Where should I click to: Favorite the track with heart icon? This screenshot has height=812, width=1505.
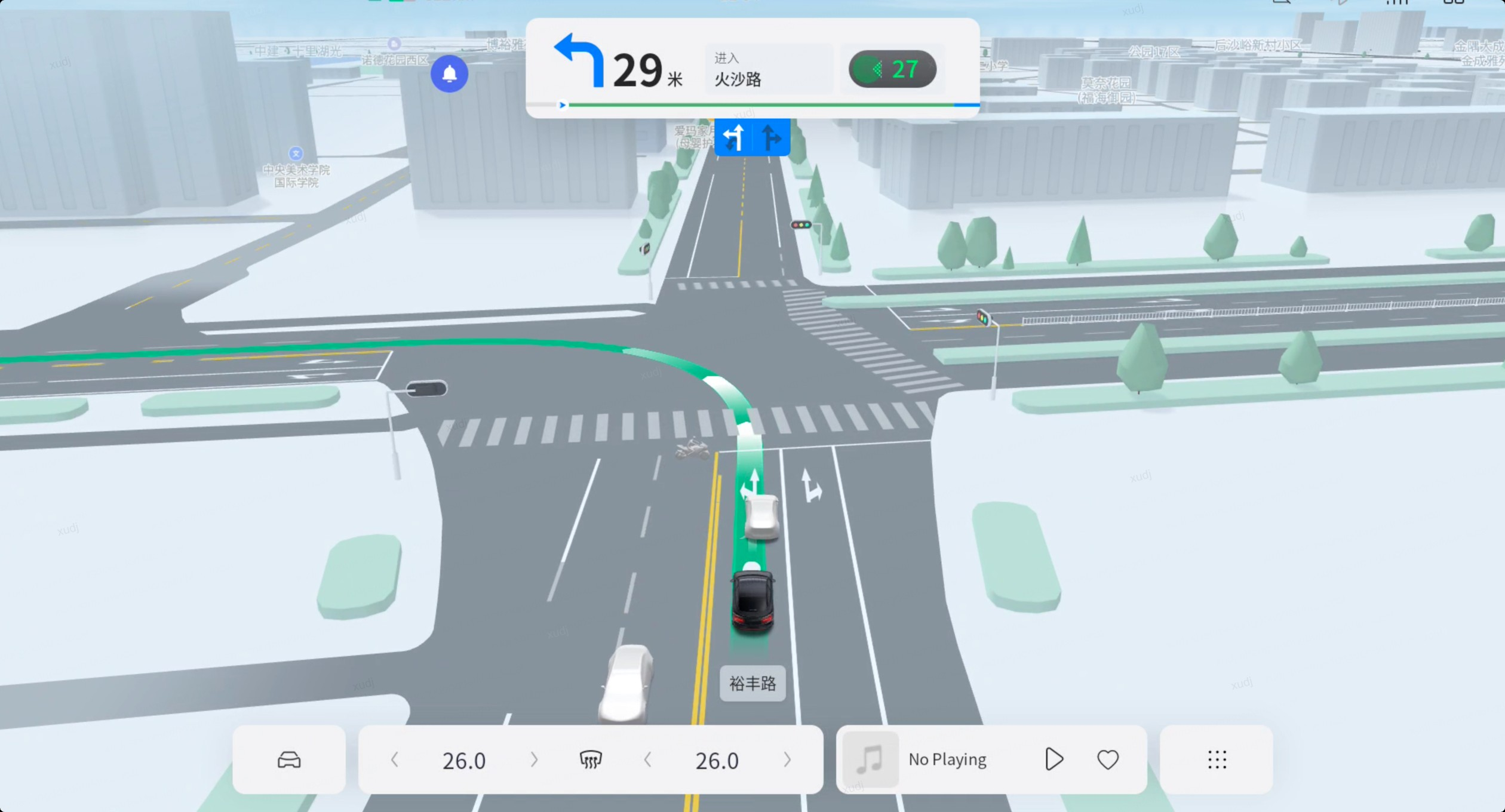point(1108,759)
